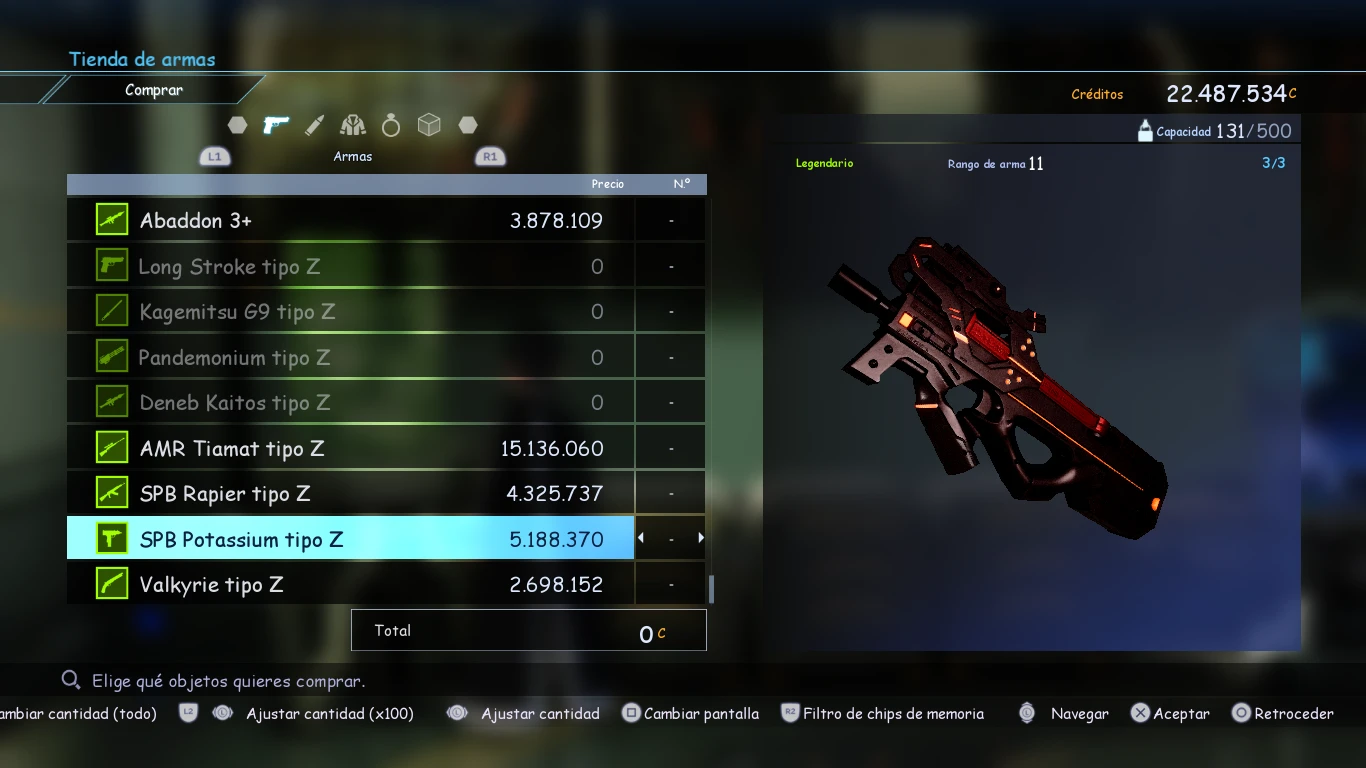Select the Abaddon 3+ weapon row

pos(350,220)
